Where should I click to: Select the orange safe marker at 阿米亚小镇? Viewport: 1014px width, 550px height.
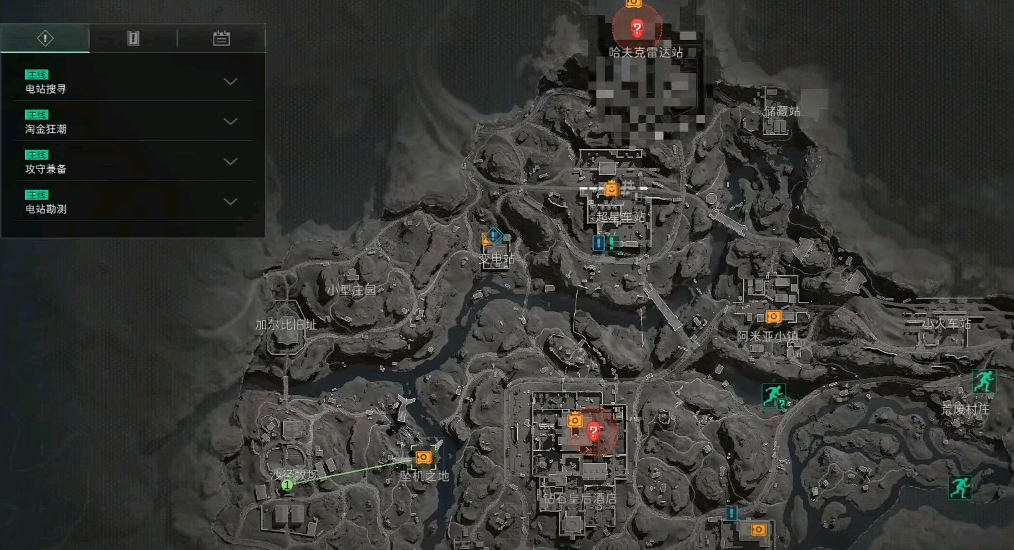click(x=773, y=316)
